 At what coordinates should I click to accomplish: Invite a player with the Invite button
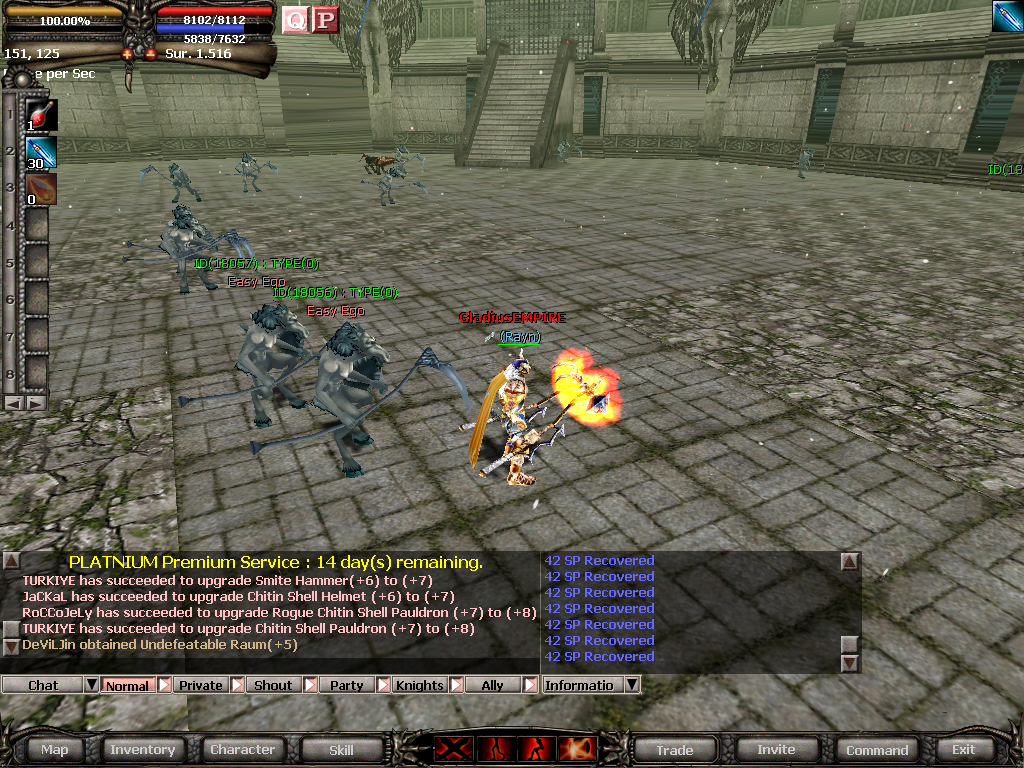pos(776,749)
